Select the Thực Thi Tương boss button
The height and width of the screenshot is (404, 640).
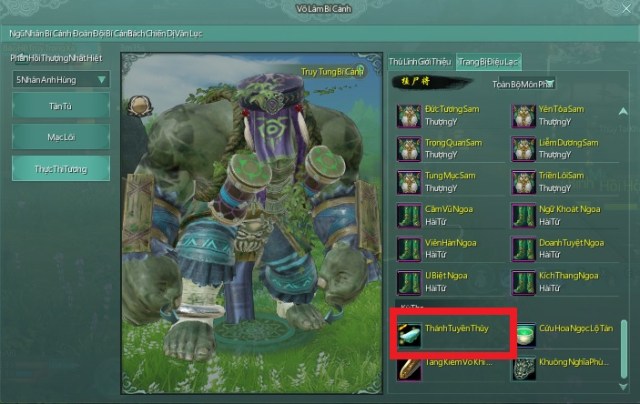(61, 168)
